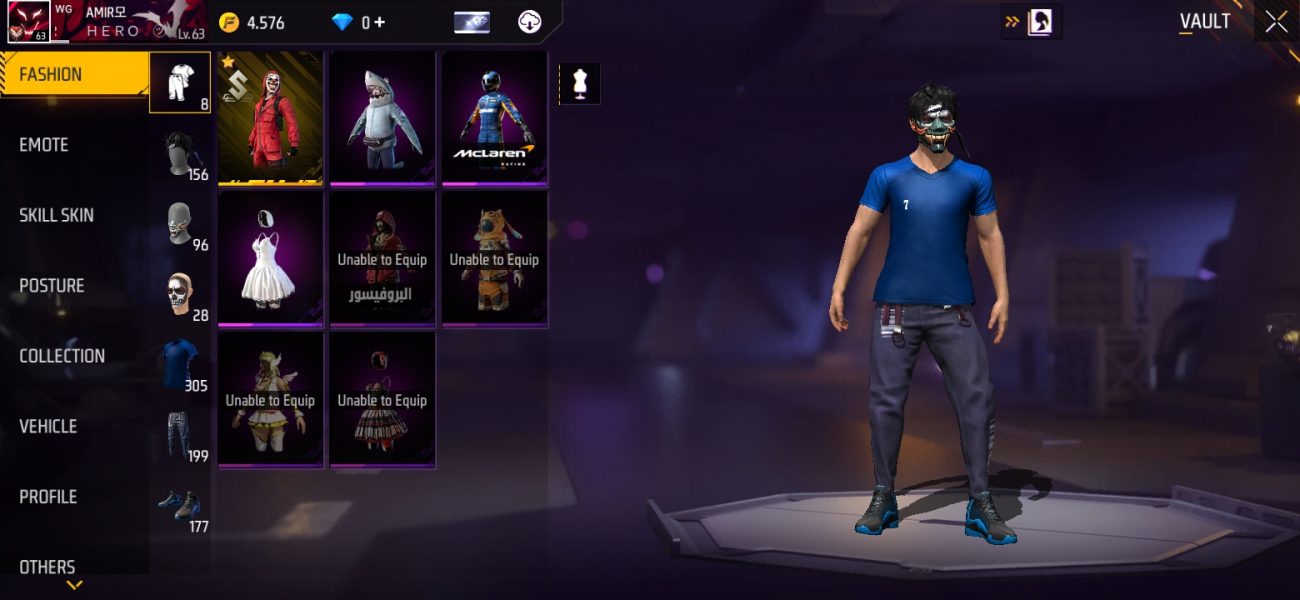The height and width of the screenshot is (600, 1300).
Task: Show the VEHICLE category
Action: tap(74, 426)
